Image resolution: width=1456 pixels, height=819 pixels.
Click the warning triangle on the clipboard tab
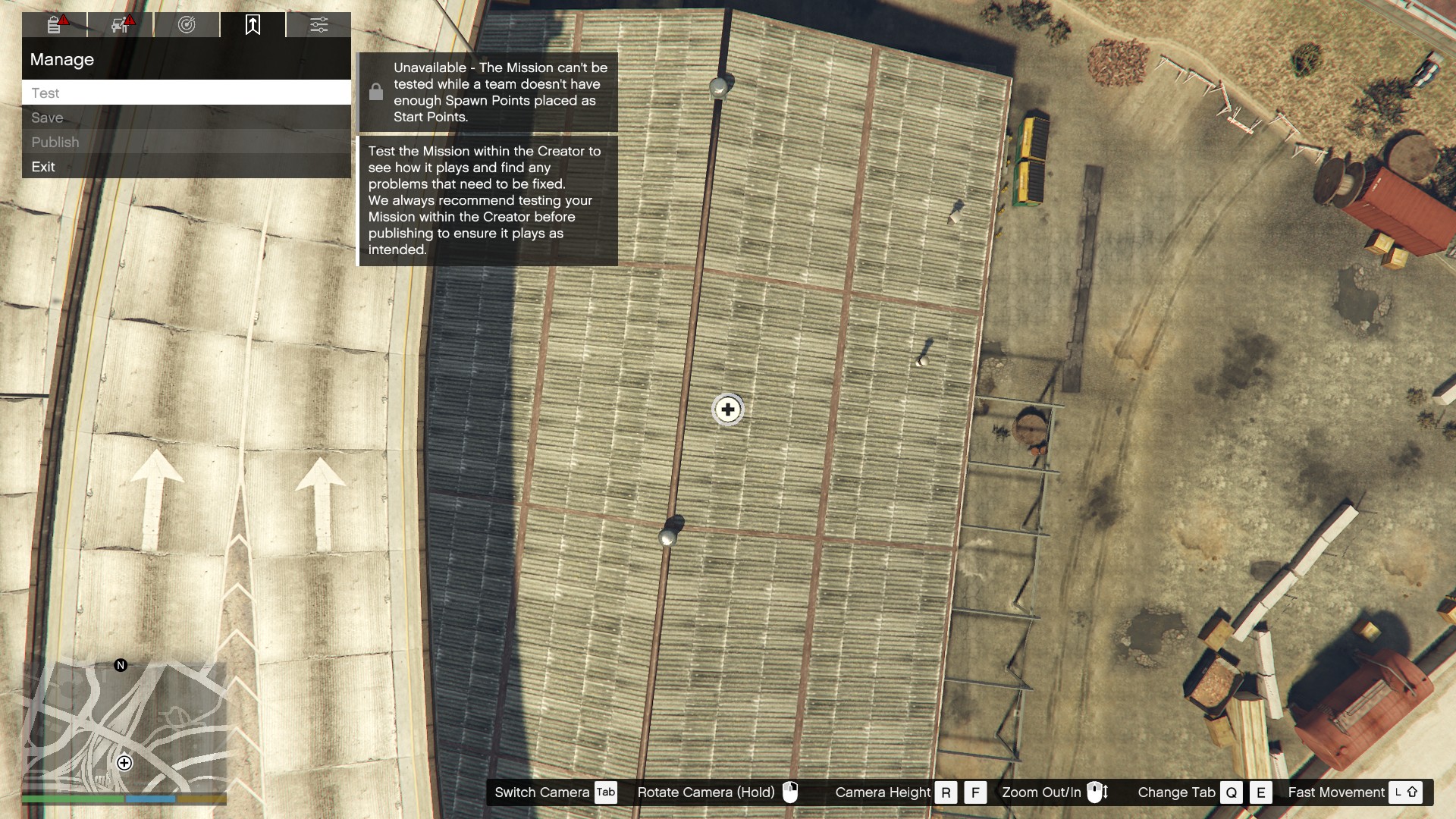point(65,19)
